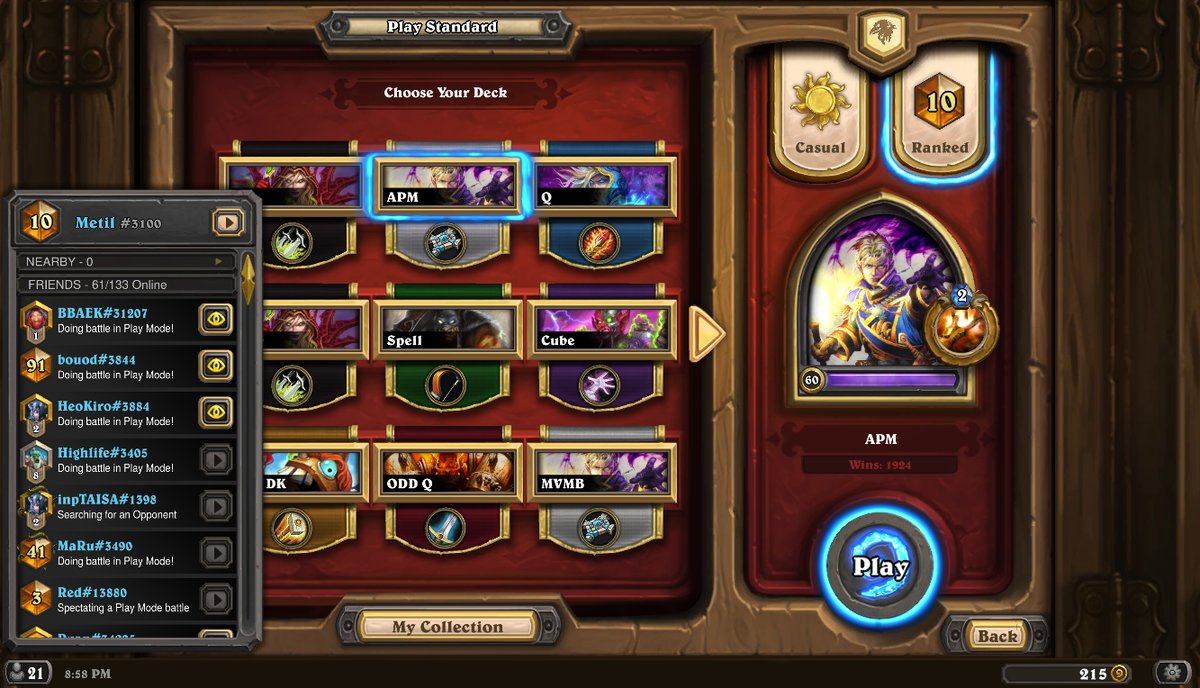Choose the Cube deck
This screenshot has width=1200, height=688.
coord(602,329)
